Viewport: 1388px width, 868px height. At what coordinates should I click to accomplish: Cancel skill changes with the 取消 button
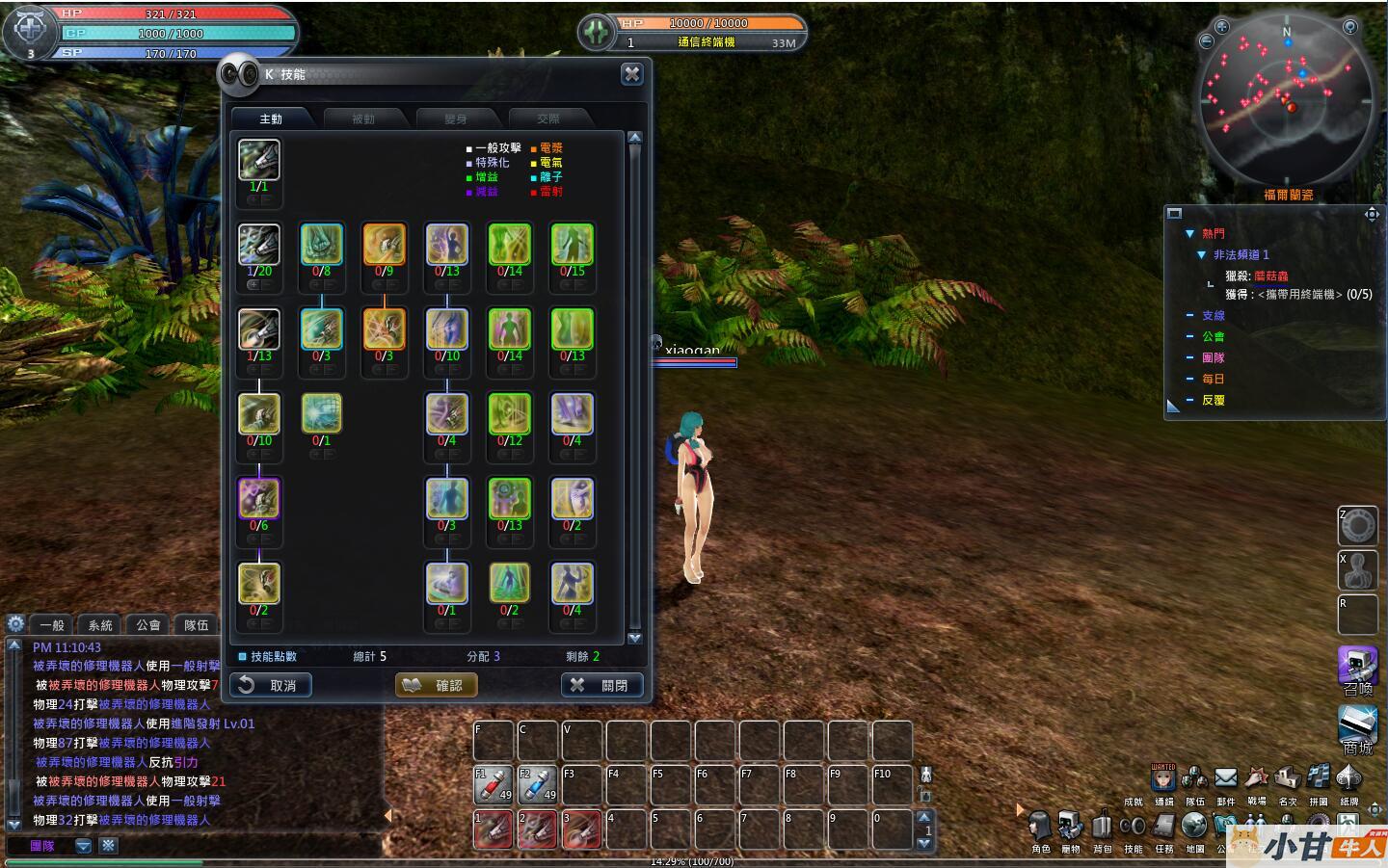pyautogui.click(x=271, y=685)
